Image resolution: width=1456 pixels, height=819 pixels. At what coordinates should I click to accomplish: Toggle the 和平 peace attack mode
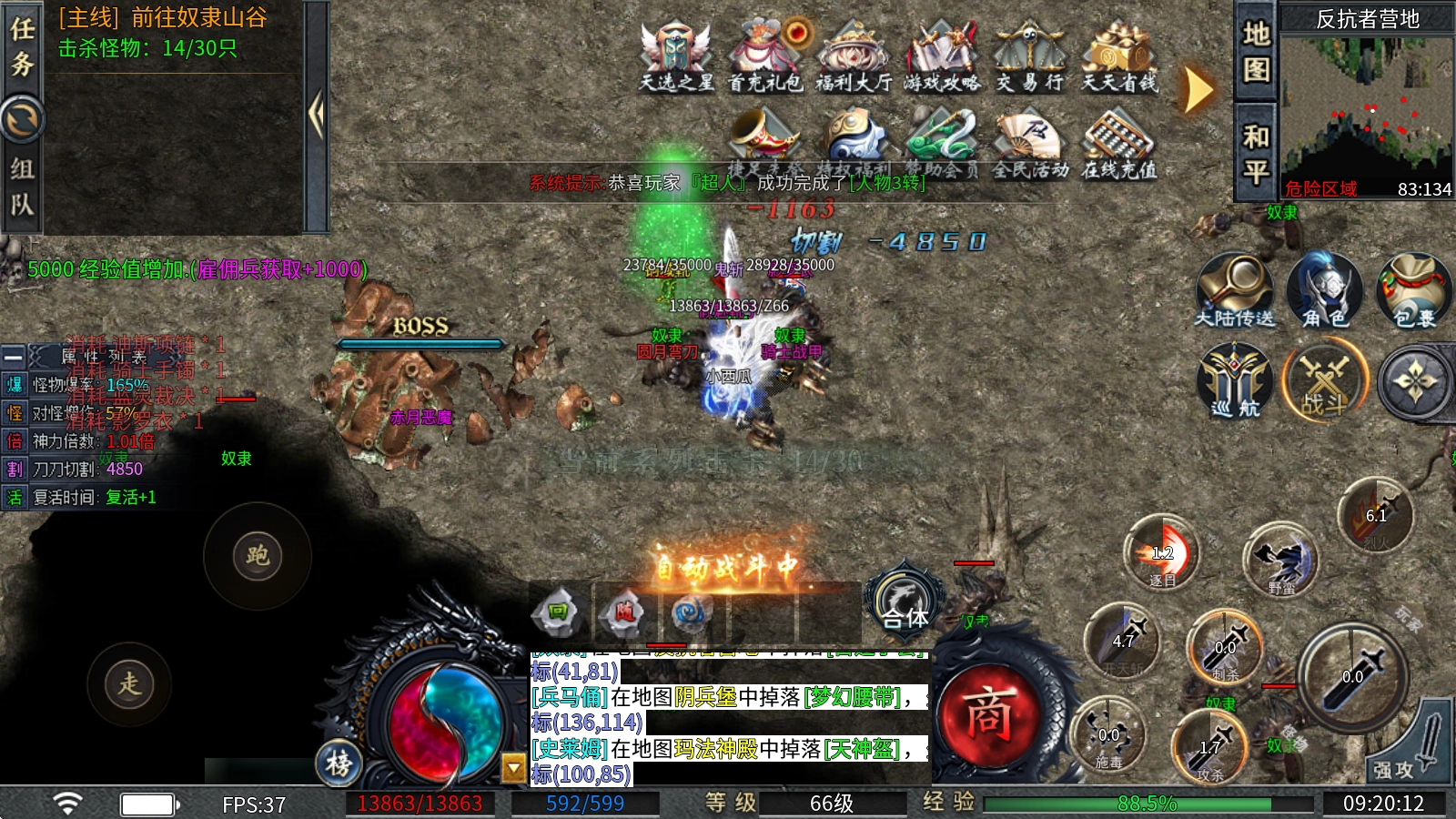[1256, 153]
